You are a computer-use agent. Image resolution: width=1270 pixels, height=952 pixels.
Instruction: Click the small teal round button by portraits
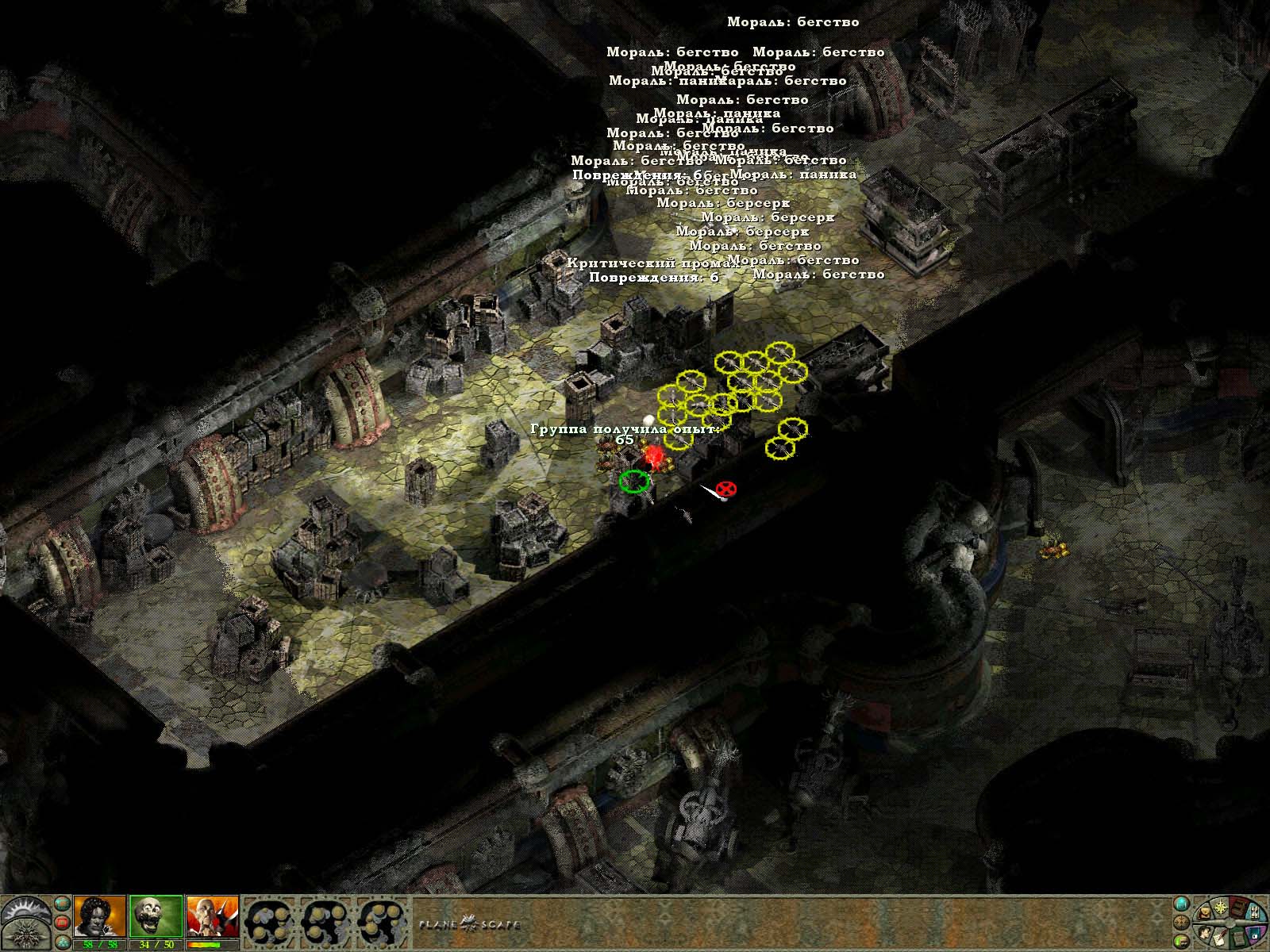tap(62, 904)
